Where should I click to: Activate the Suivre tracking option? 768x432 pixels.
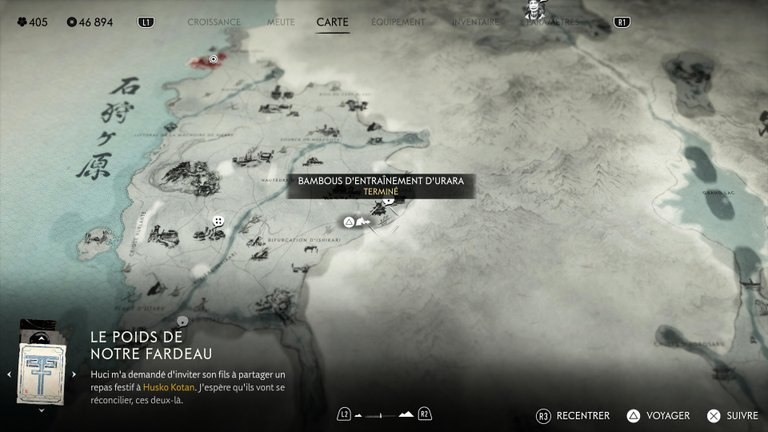(x=733, y=415)
